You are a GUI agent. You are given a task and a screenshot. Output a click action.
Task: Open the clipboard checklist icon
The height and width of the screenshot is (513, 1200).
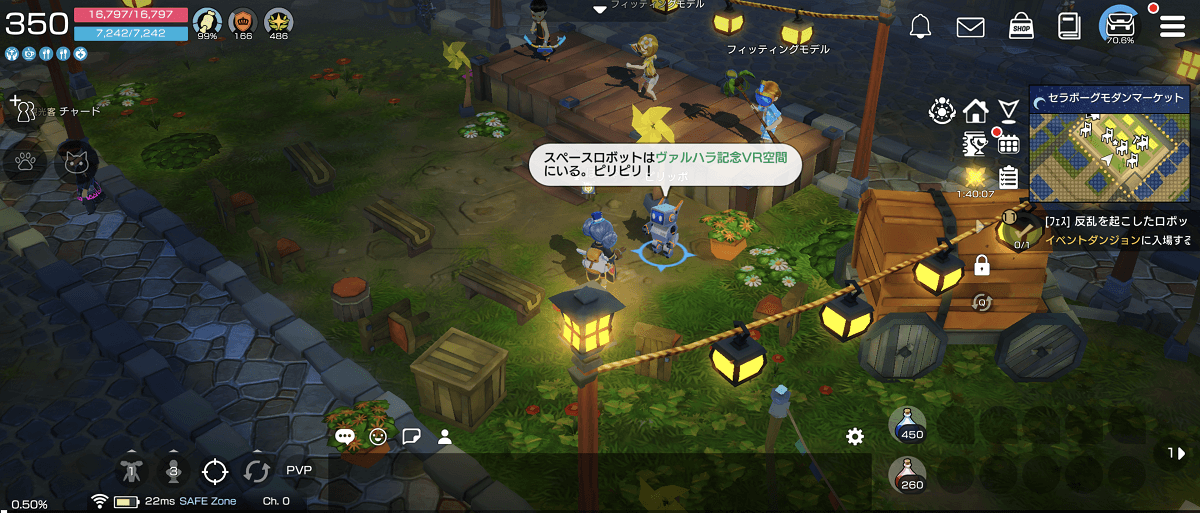[1008, 177]
